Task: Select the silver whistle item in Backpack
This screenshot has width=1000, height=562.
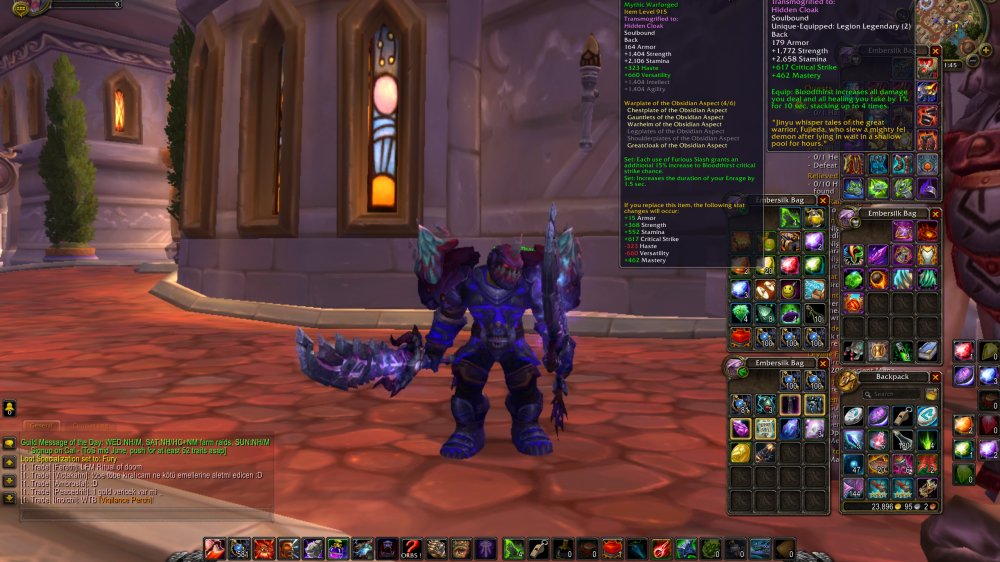Action: [903, 416]
